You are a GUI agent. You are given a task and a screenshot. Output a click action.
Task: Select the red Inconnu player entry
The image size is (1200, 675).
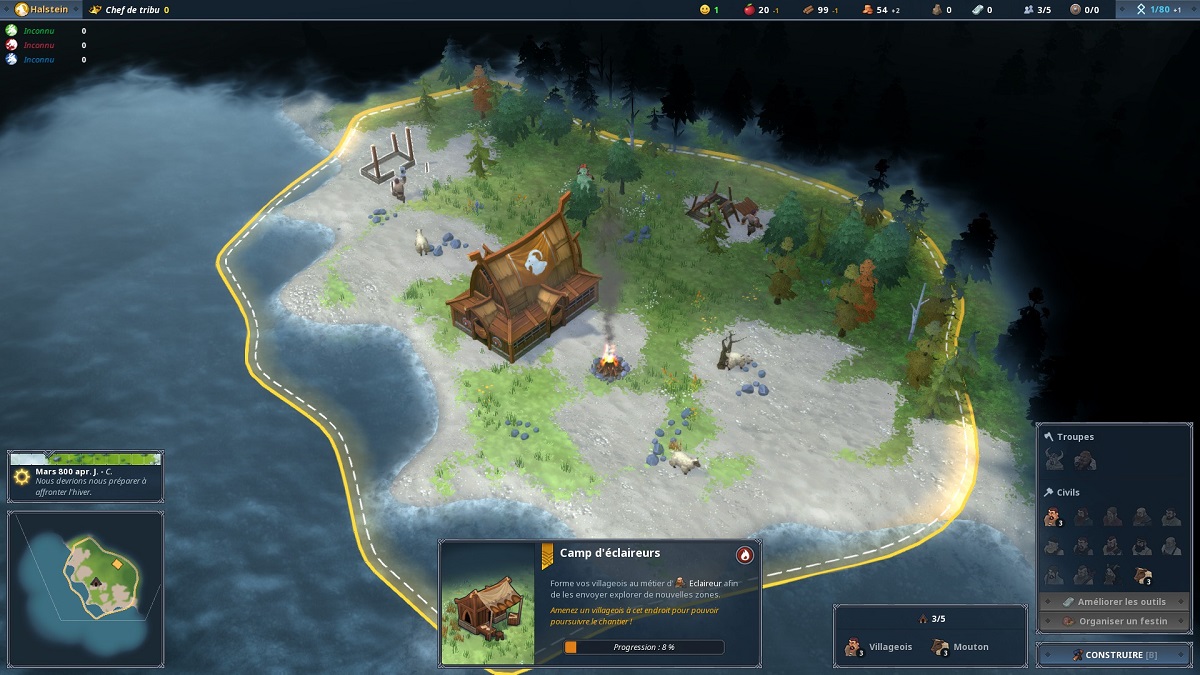(37, 45)
